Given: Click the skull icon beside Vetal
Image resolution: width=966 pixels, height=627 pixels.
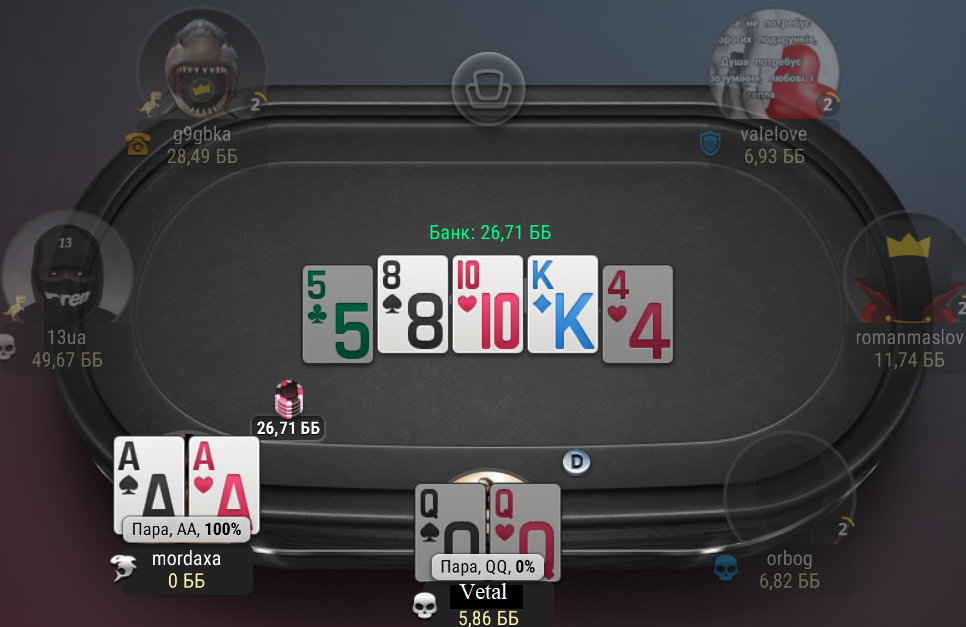Looking at the screenshot, I should (425, 604).
